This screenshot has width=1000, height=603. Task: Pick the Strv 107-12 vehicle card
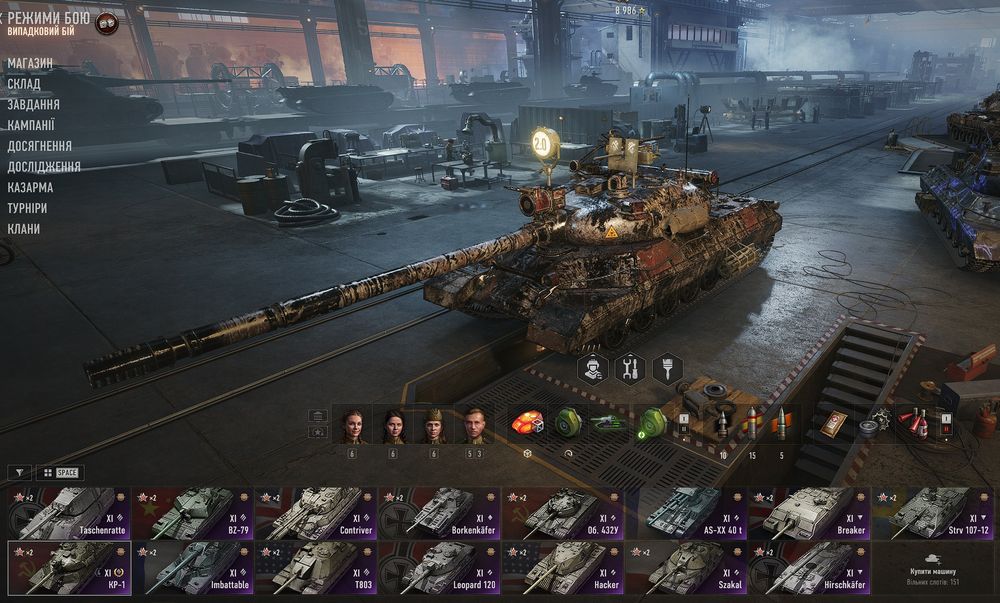935,513
